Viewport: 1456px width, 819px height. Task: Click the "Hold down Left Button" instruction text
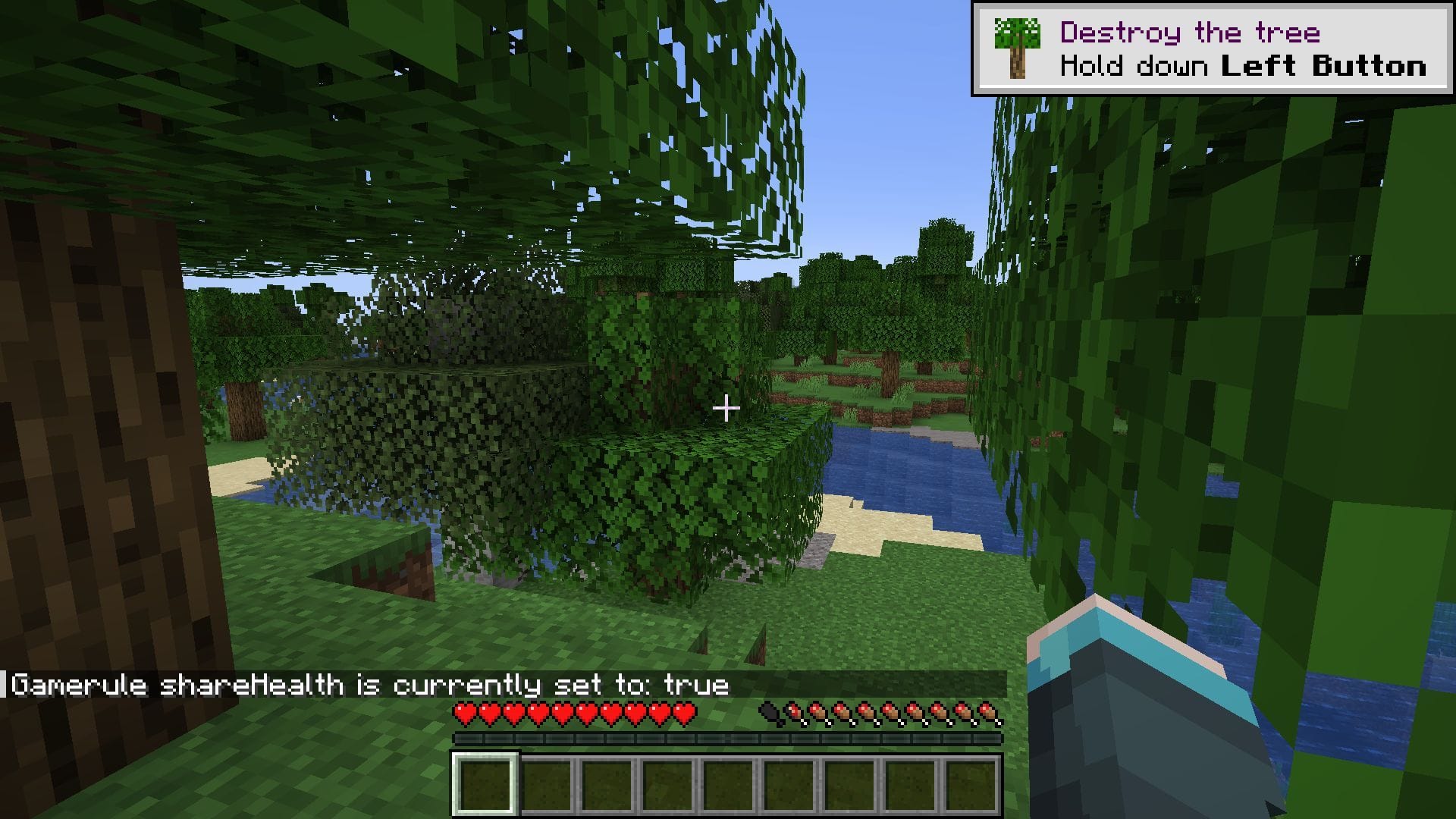(1244, 67)
